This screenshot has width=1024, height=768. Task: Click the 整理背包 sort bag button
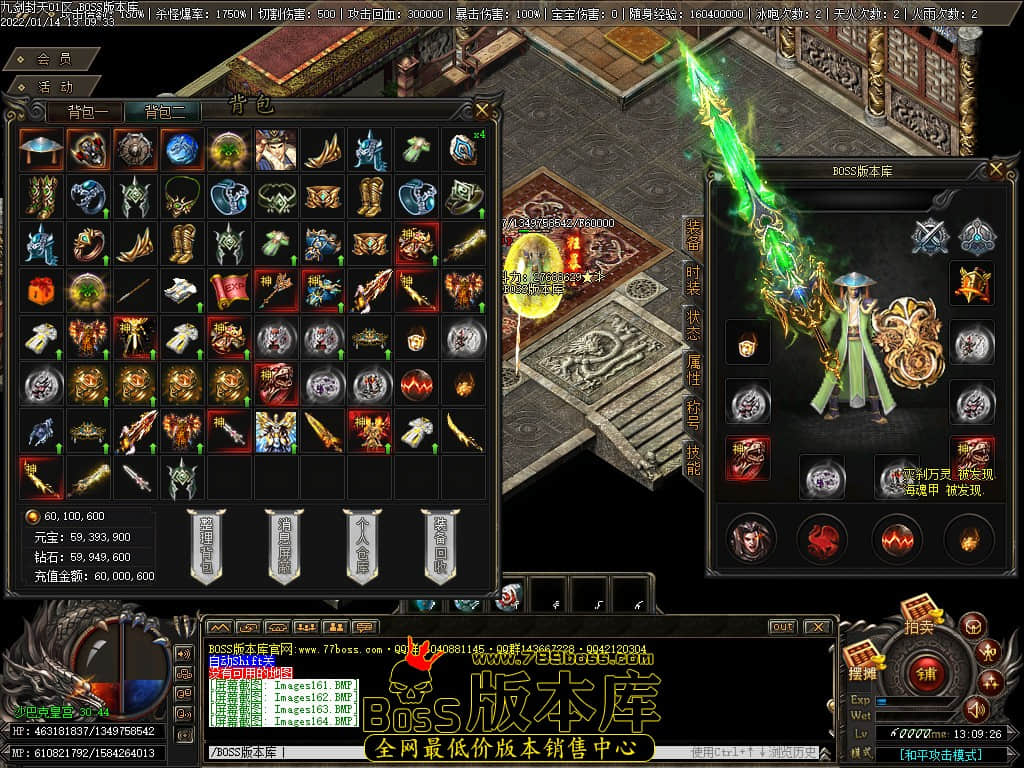[205, 545]
